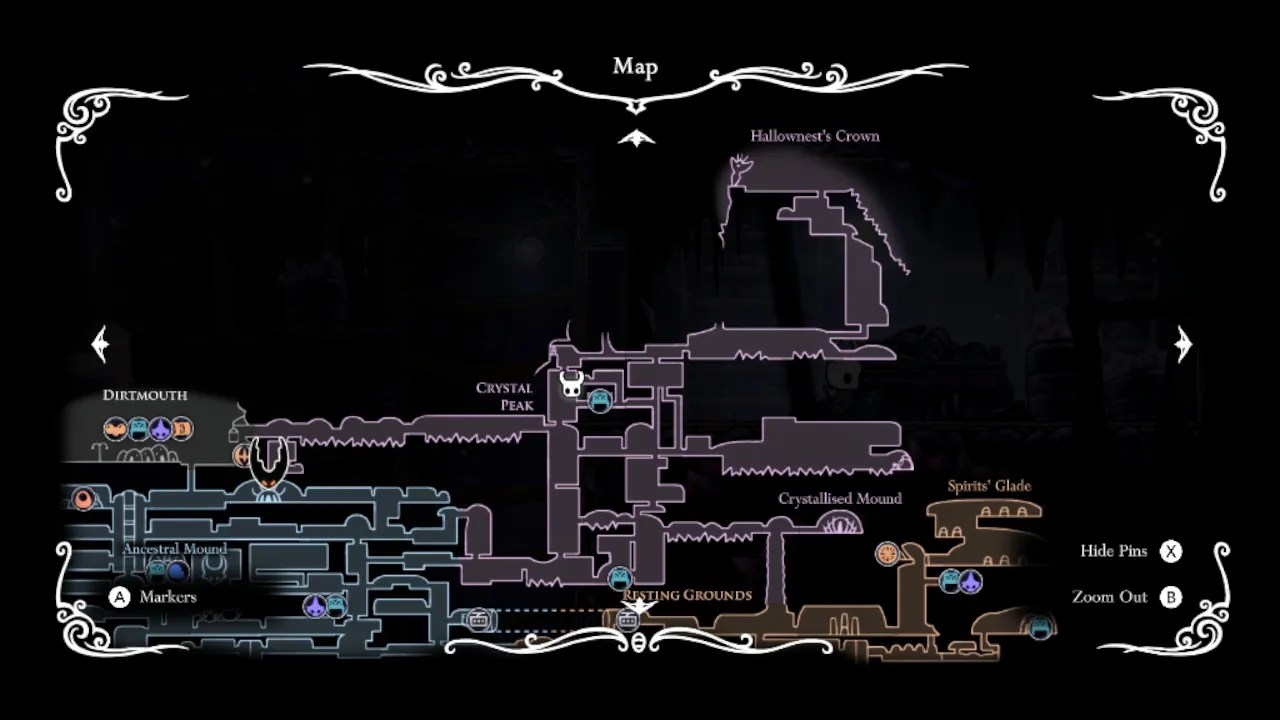Click the purple root pin in Spirits' Glade
This screenshot has width=1280, height=720.
click(970, 582)
